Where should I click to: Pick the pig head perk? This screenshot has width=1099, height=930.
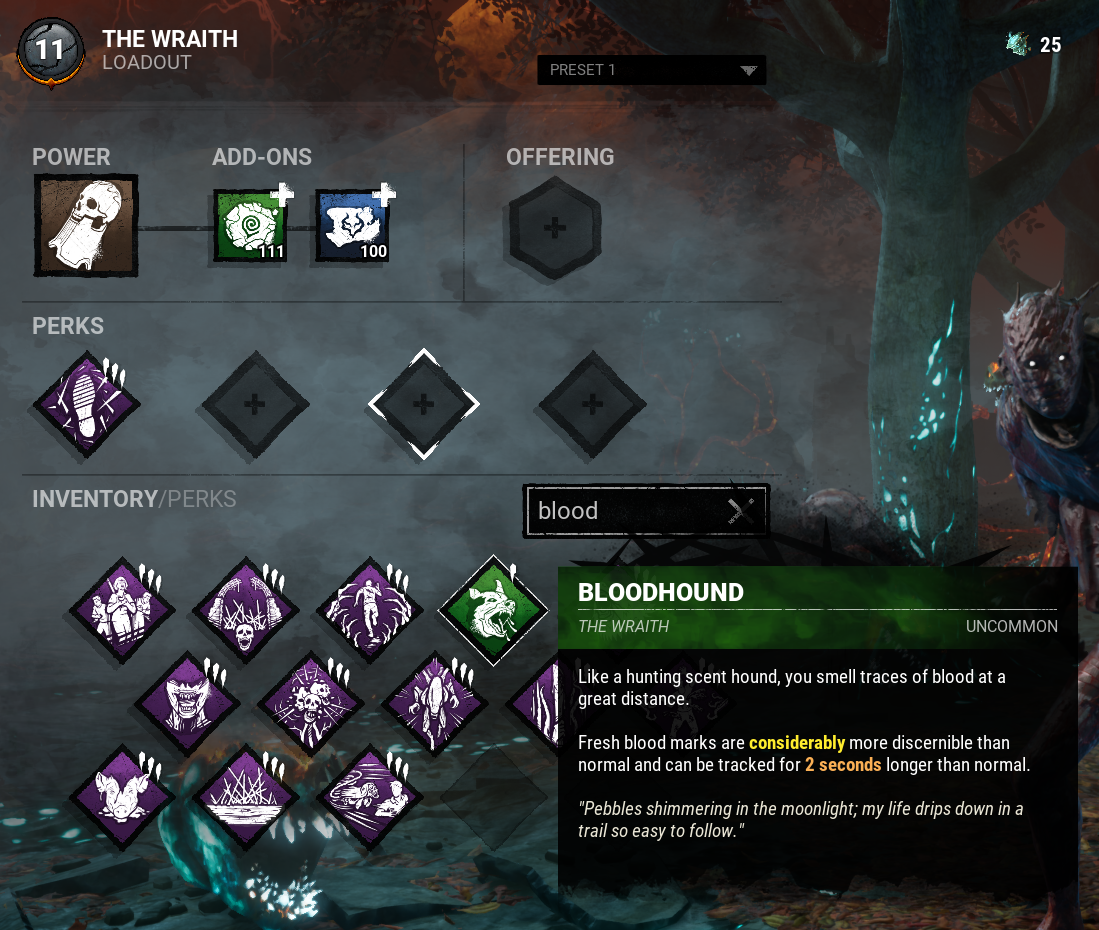point(122,798)
